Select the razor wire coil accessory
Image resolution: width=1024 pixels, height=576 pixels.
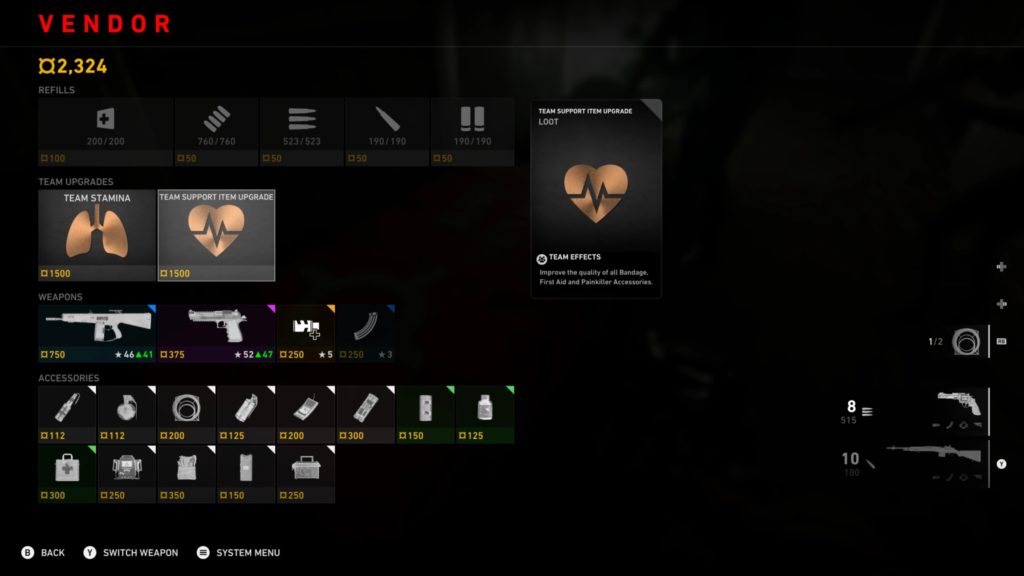186,414
